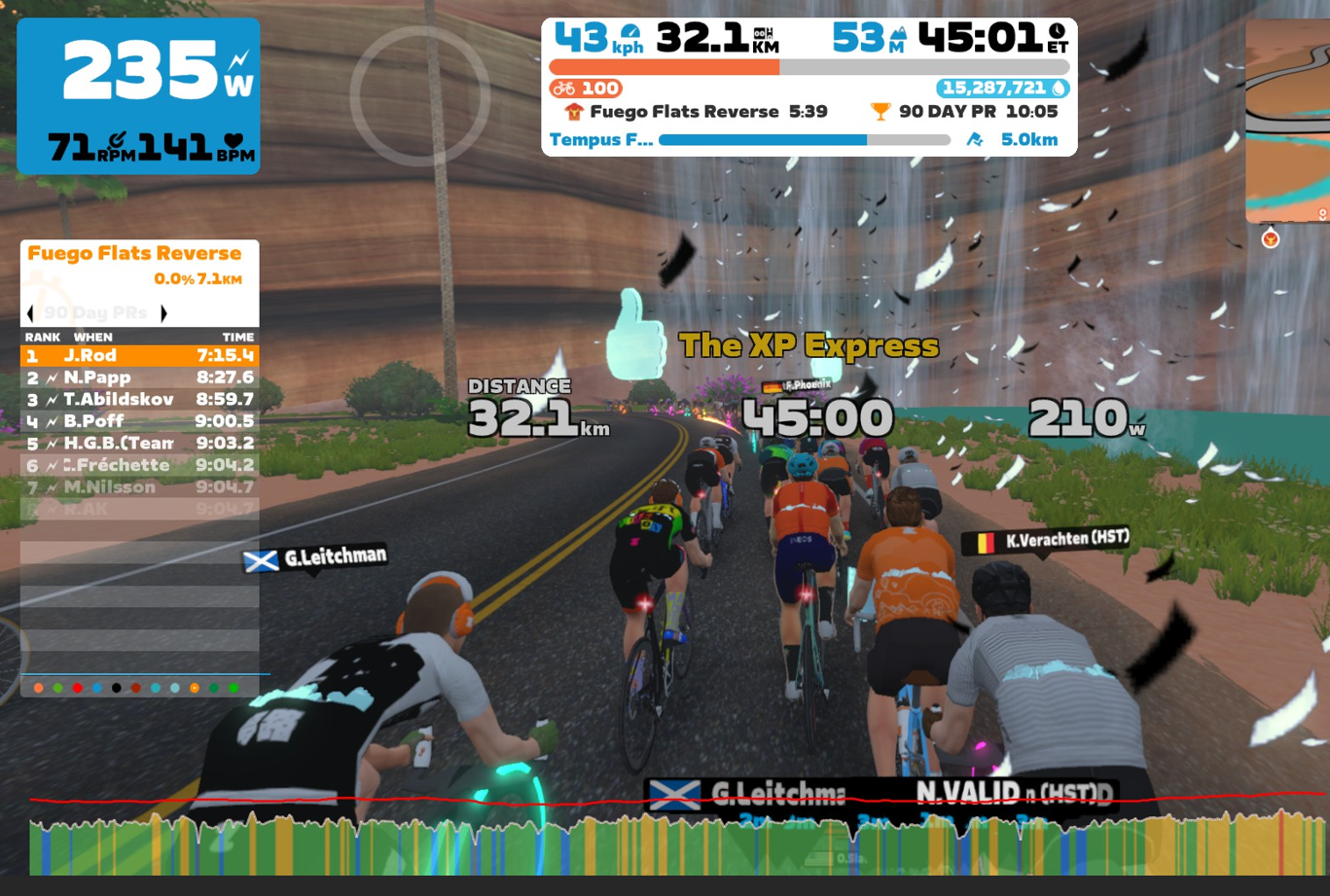The width and height of the screenshot is (1330, 896).
Task: Select J.Rod's leaderboard row
Action: pyautogui.click(x=139, y=356)
